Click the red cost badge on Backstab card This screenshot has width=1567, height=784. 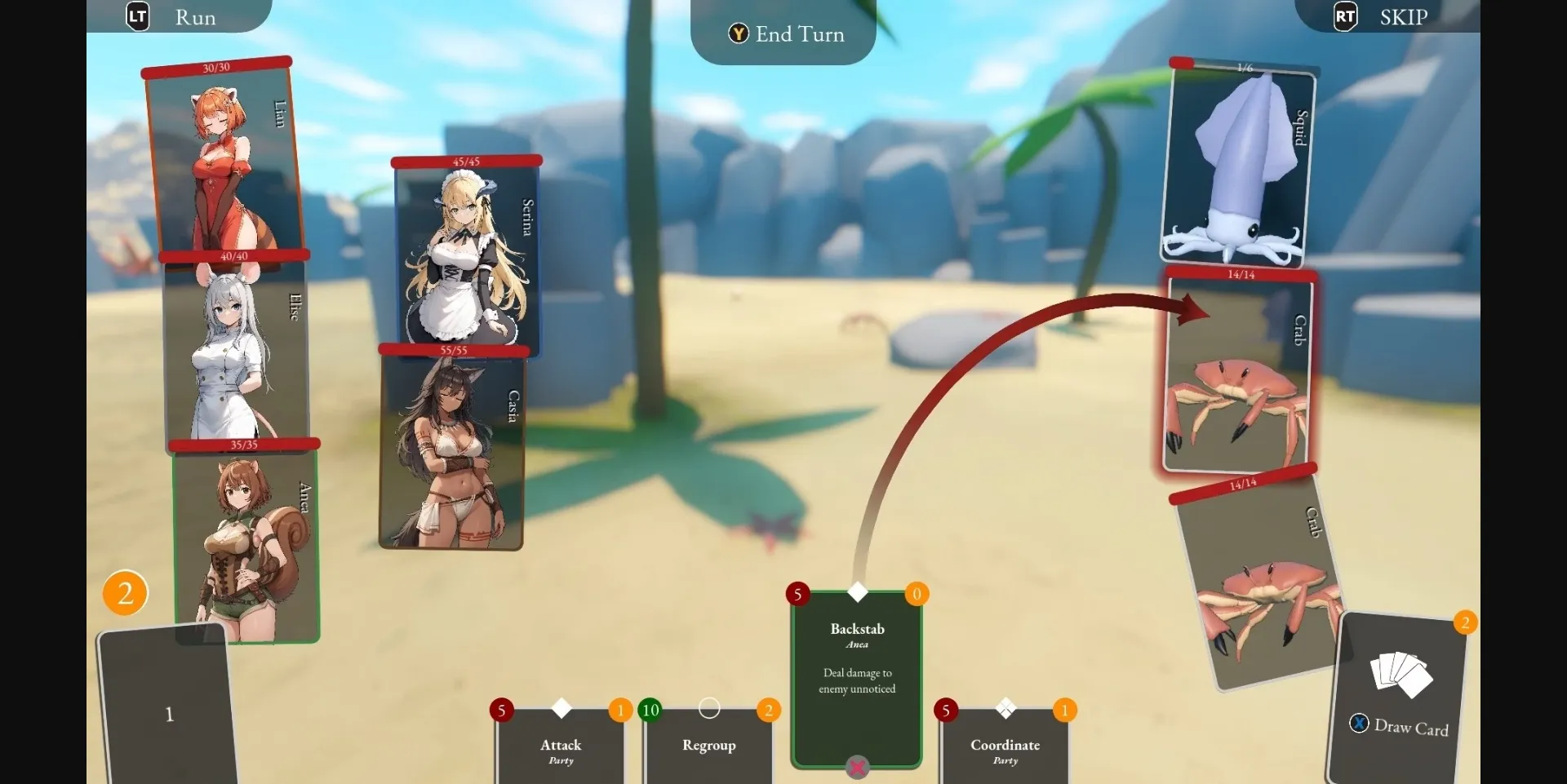[797, 595]
